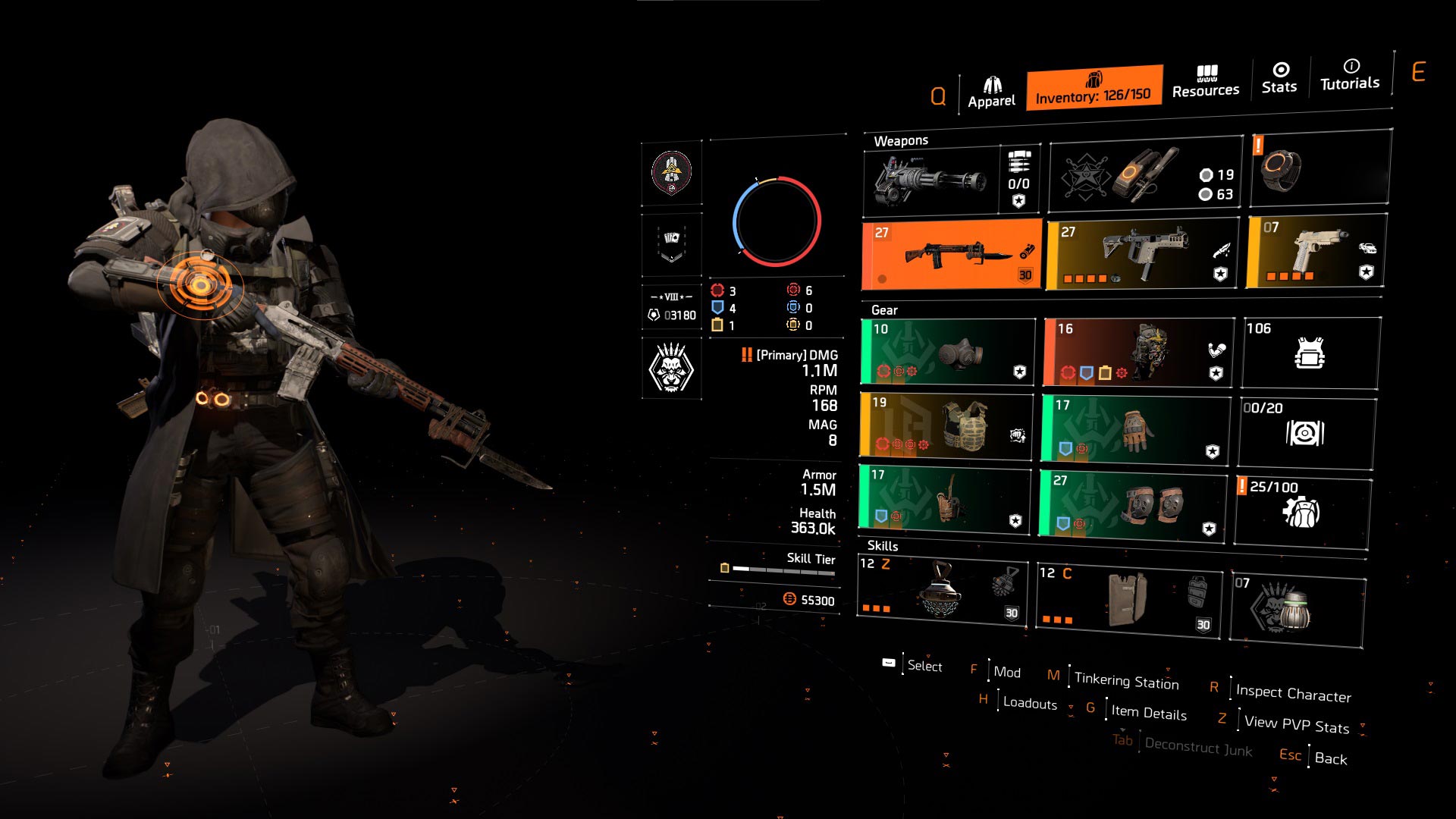Viewport: 1456px width, 819px height.
Task: Open the Loadouts menu
Action: [1028, 704]
